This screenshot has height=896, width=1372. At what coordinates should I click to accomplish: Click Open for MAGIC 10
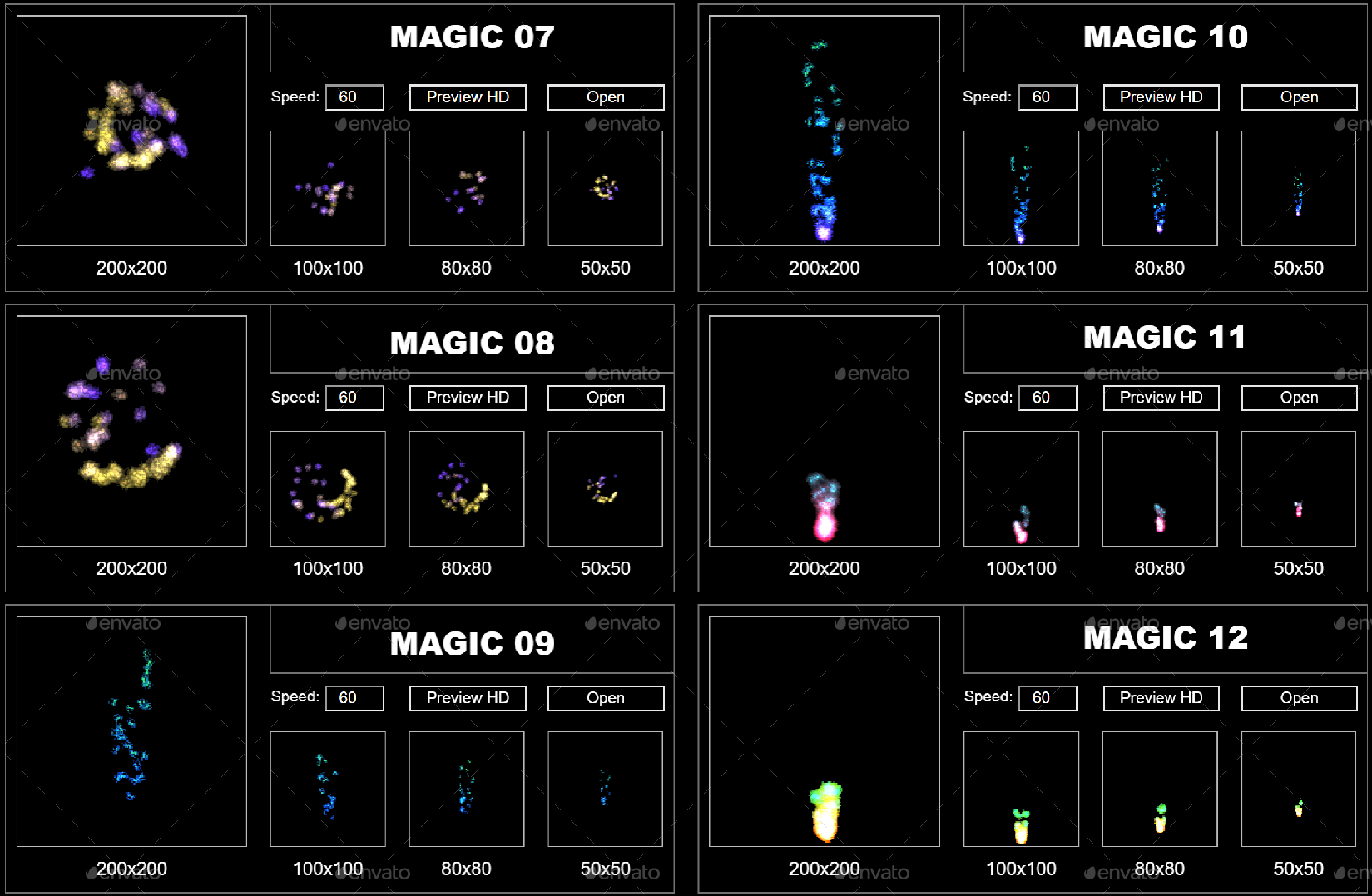(1299, 97)
